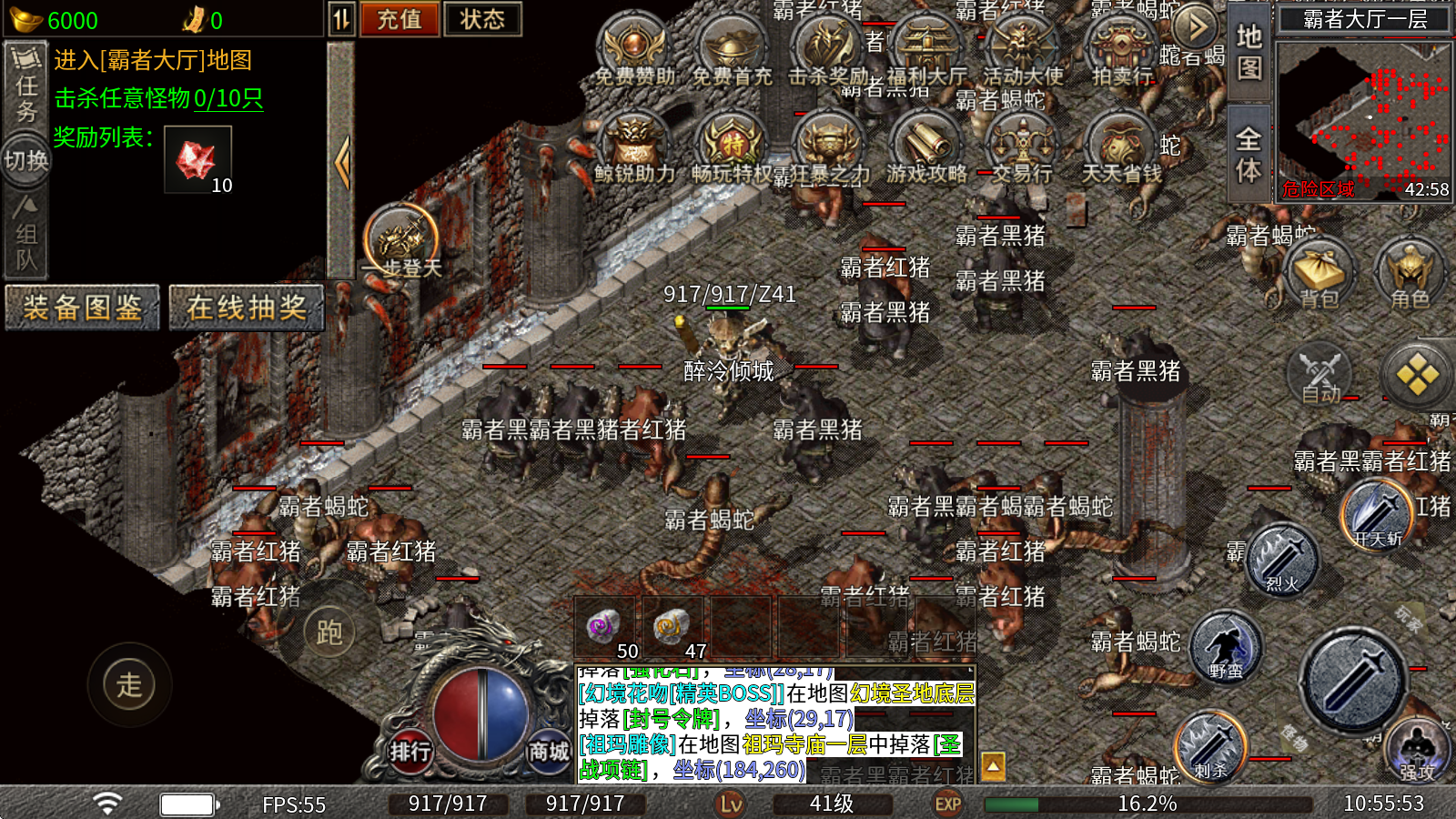Open the 在线抽奖 online lottery

point(247,308)
